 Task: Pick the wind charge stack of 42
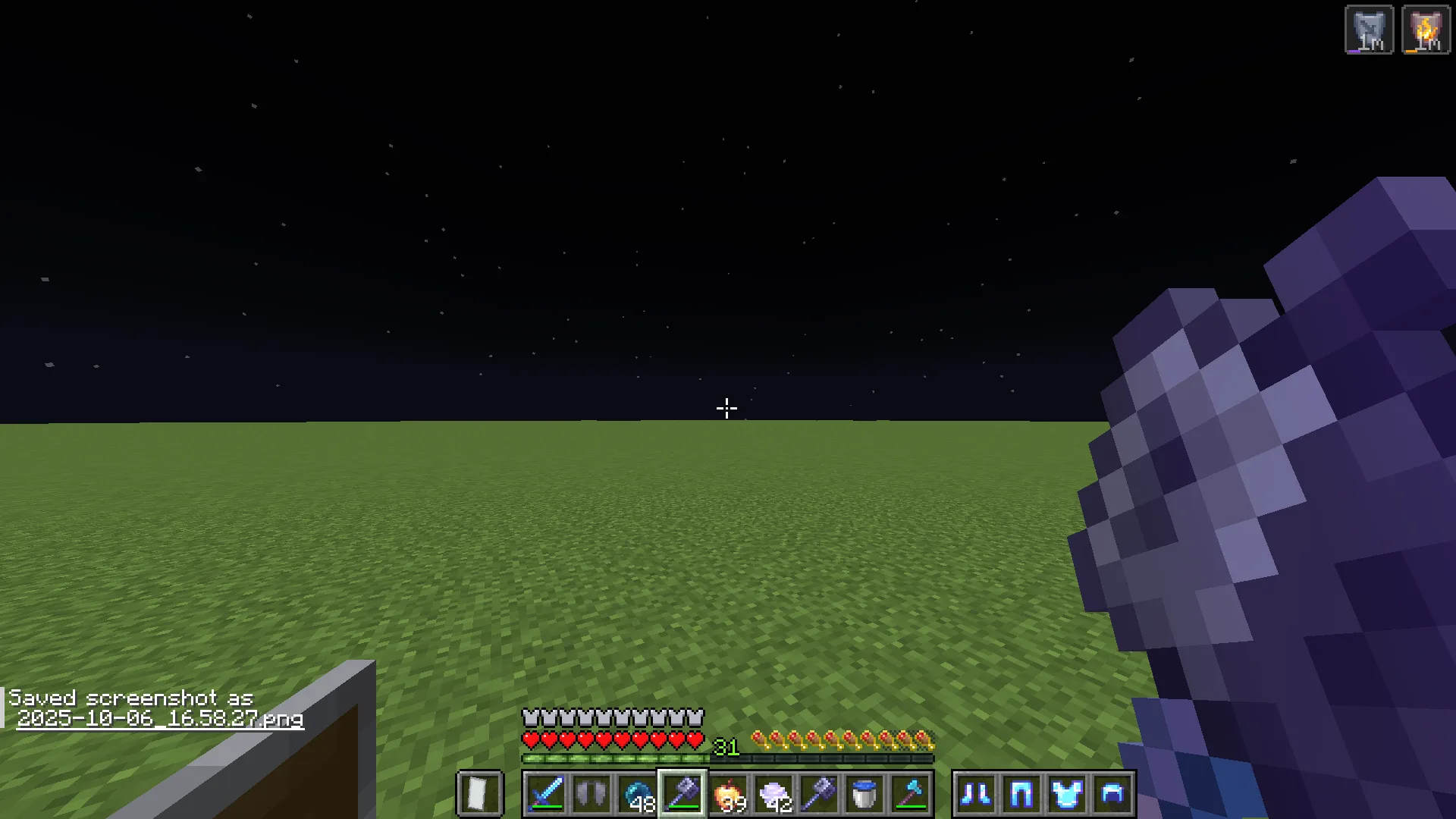click(x=773, y=794)
